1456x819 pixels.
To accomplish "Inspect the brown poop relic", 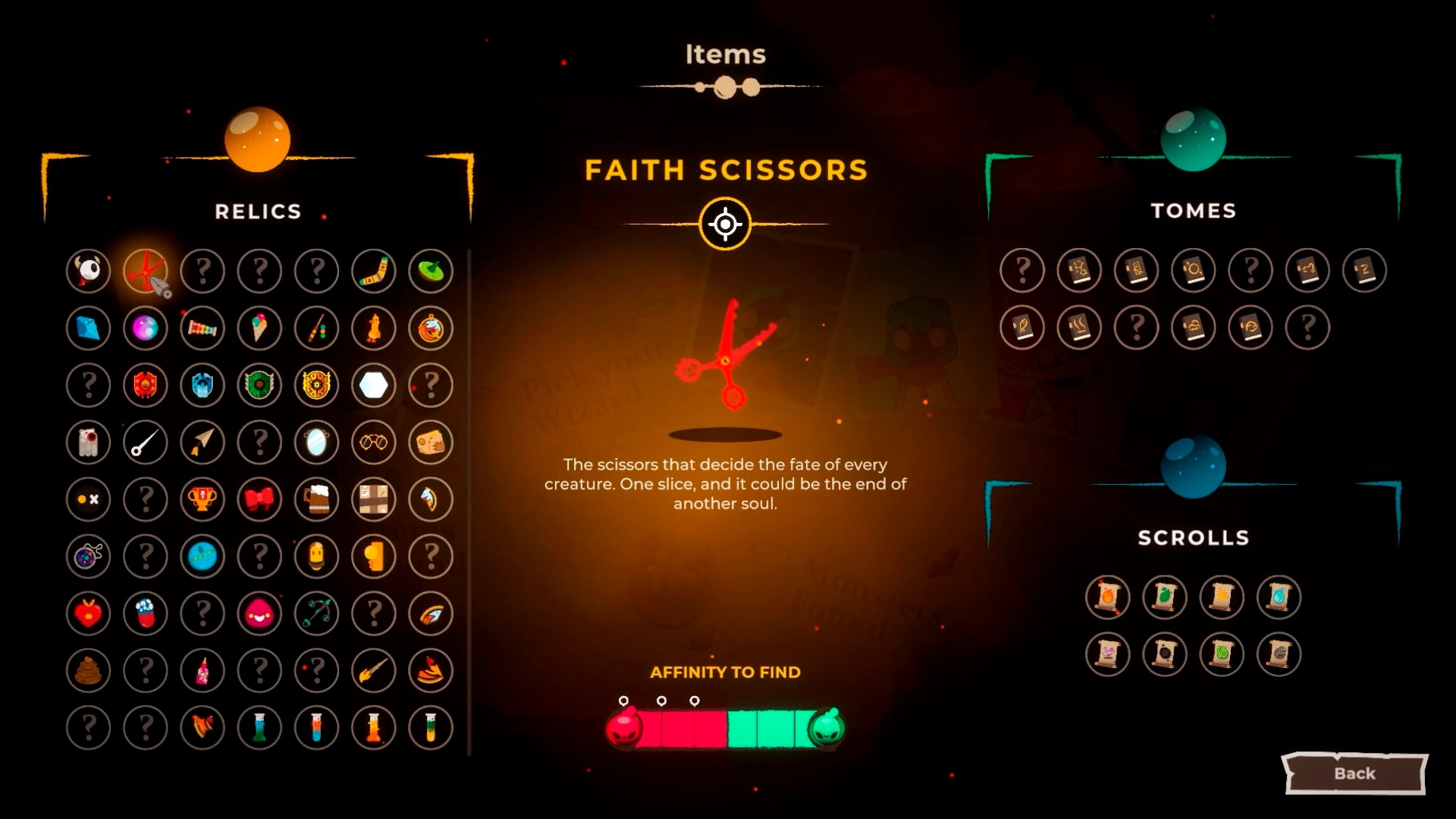I will tap(89, 670).
